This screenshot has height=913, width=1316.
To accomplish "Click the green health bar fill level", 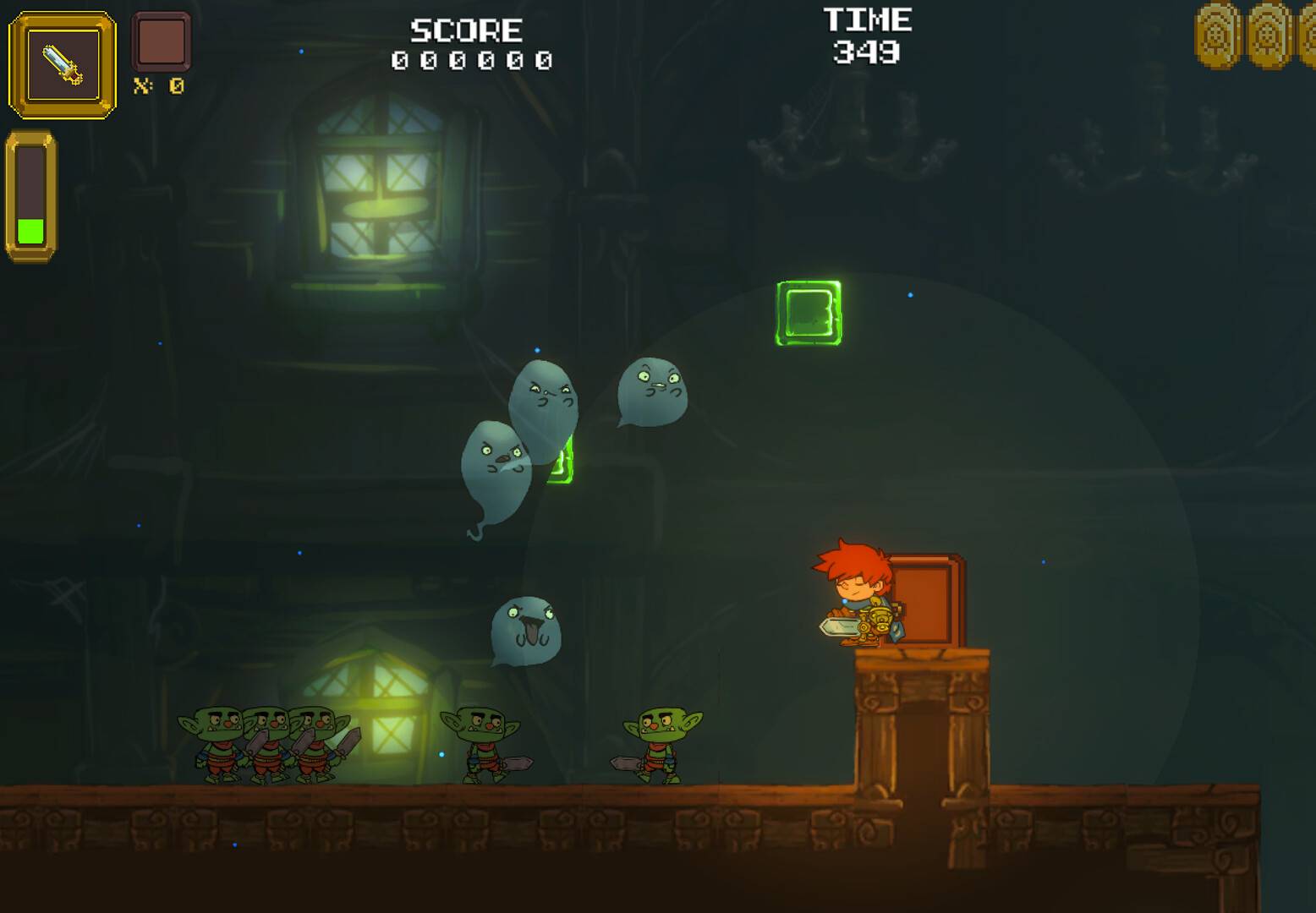I will [x=31, y=230].
